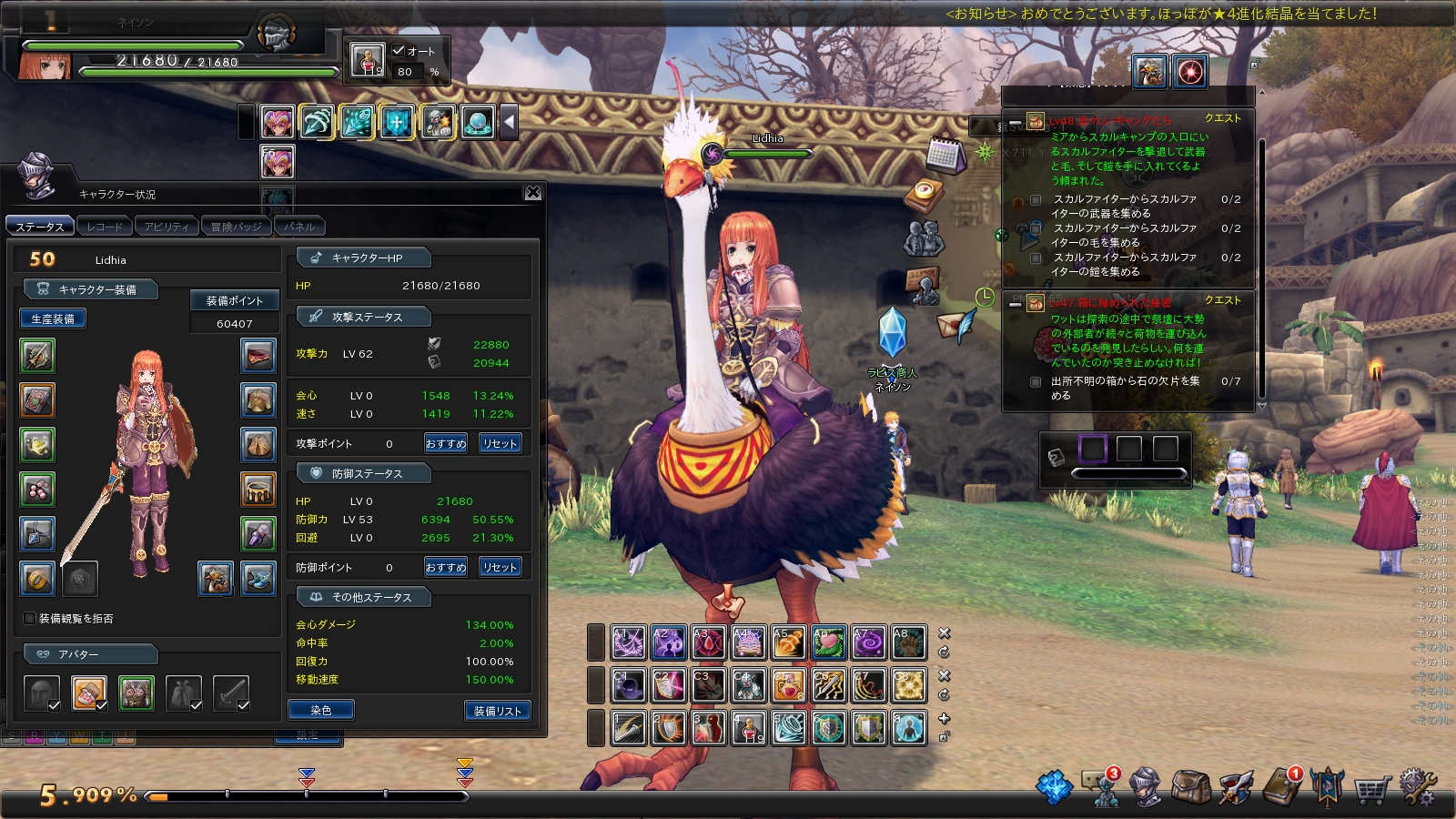This screenshot has height=819, width=1456.
Task: Select the パネル tab
Action: [x=299, y=227]
